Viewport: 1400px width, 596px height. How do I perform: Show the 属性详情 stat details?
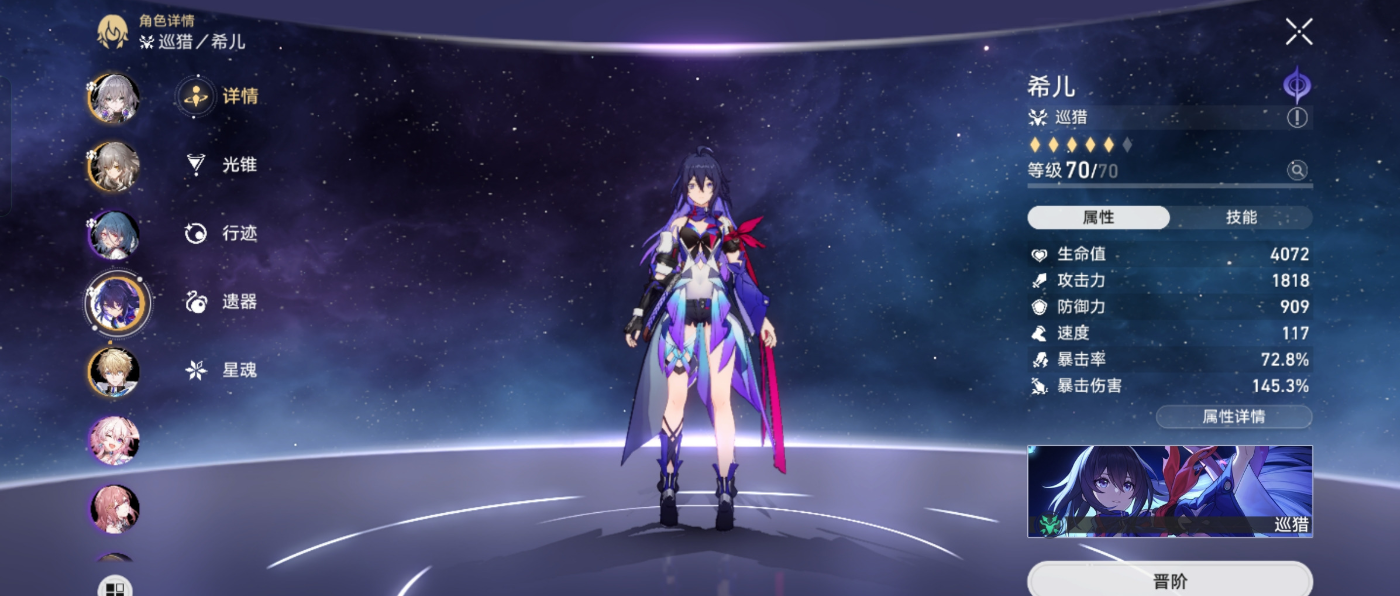[1233, 417]
